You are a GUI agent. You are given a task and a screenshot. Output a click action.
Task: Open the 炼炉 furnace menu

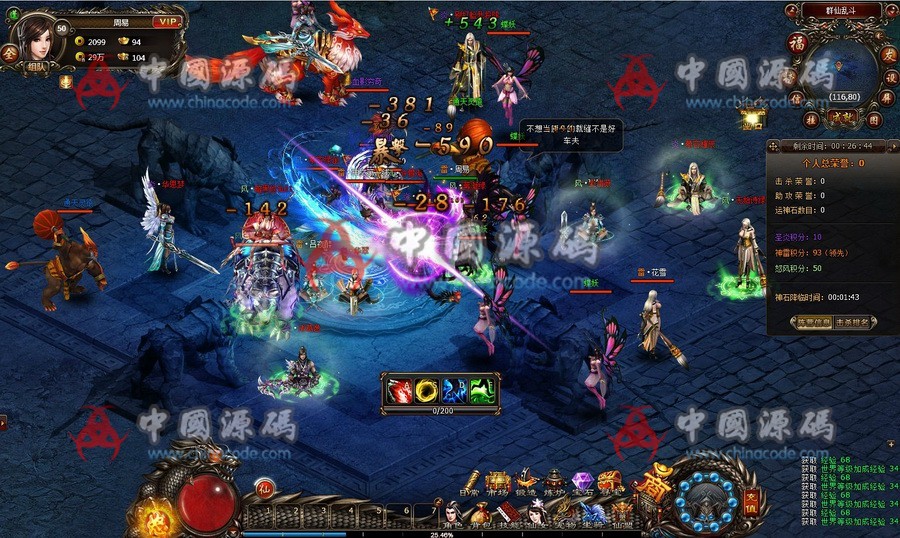[554, 483]
